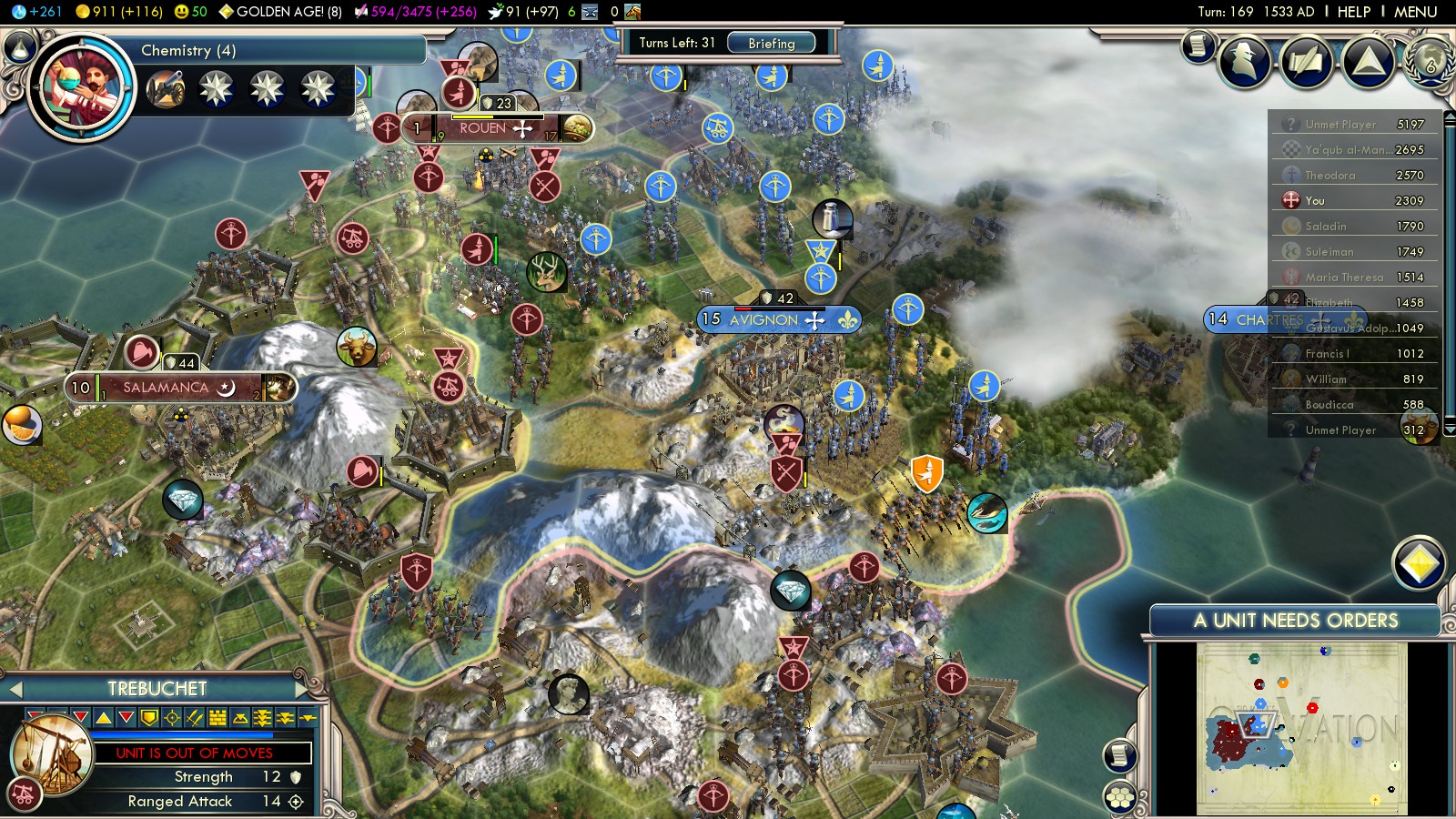Open the Chemistry research panel
1456x819 pixels.
point(273,50)
